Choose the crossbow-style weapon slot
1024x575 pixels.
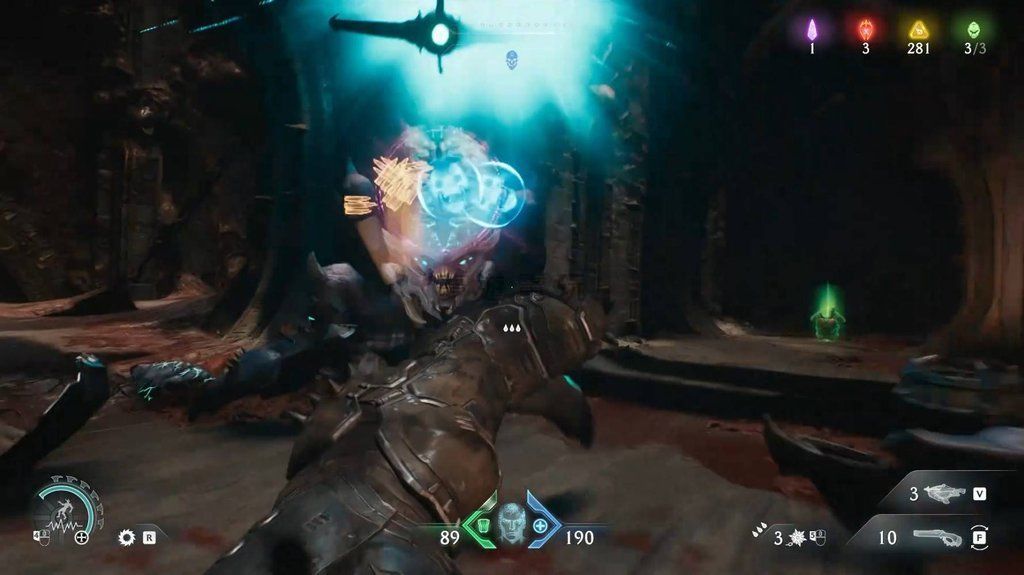coord(945,493)
